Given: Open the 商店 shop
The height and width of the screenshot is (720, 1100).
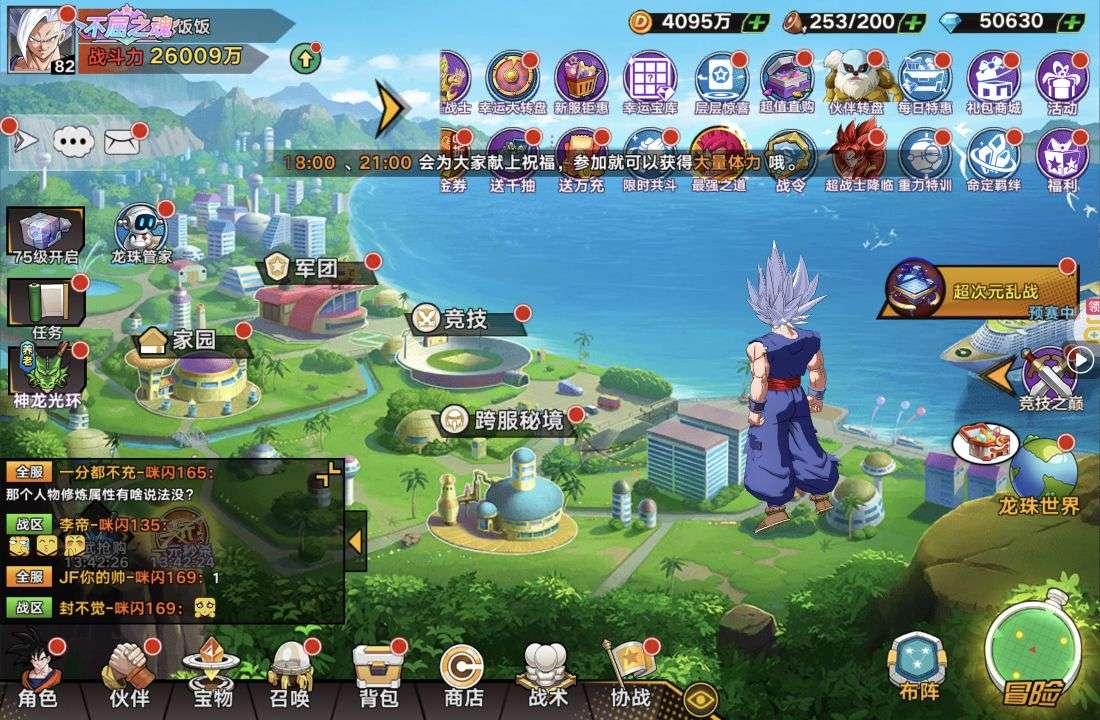Looking at the screenshot, I should (463, 675).
